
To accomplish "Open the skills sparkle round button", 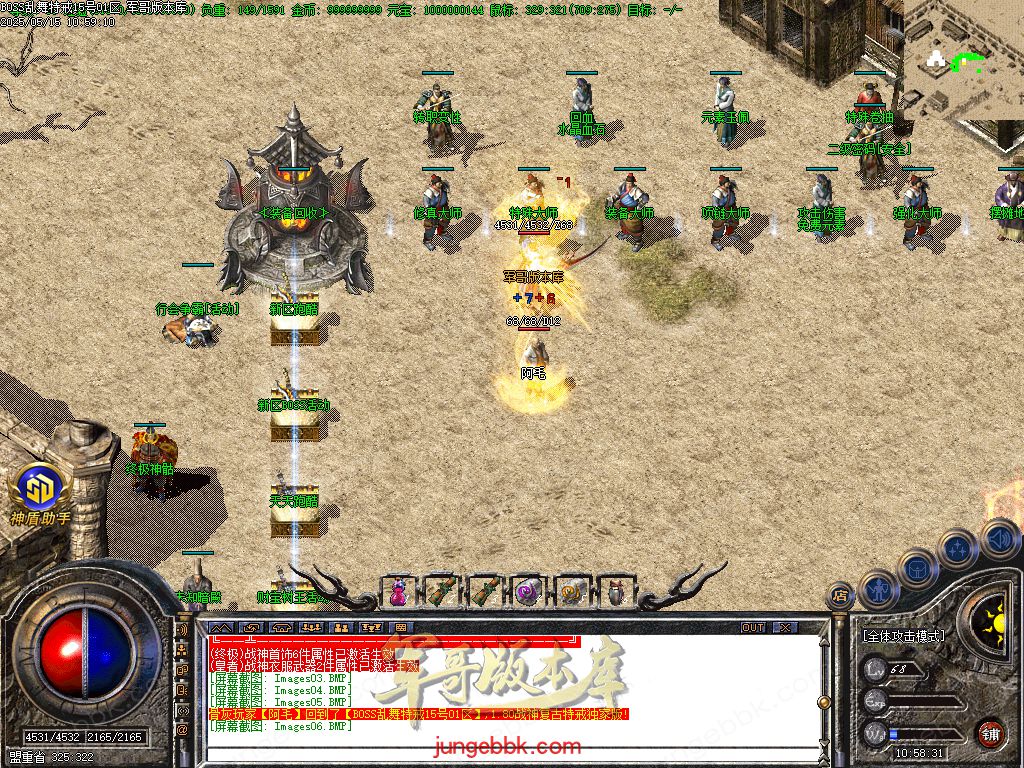I will (x=958, y=548).
